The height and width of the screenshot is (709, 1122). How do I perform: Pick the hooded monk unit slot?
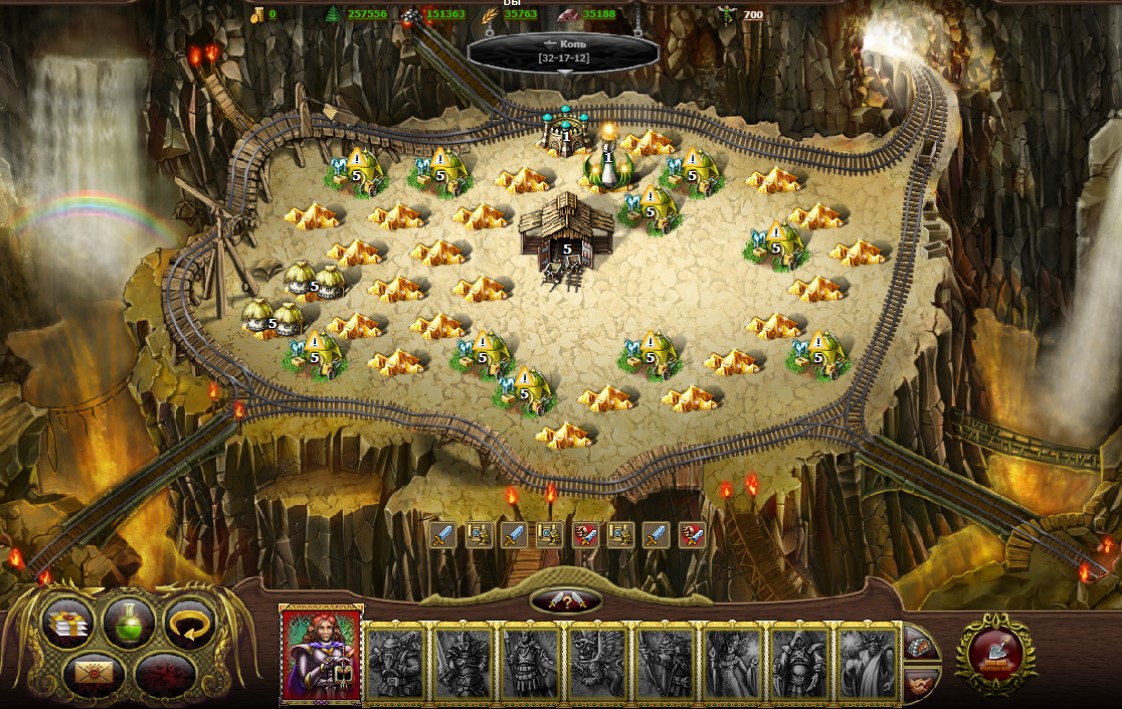tap(798, 662)
